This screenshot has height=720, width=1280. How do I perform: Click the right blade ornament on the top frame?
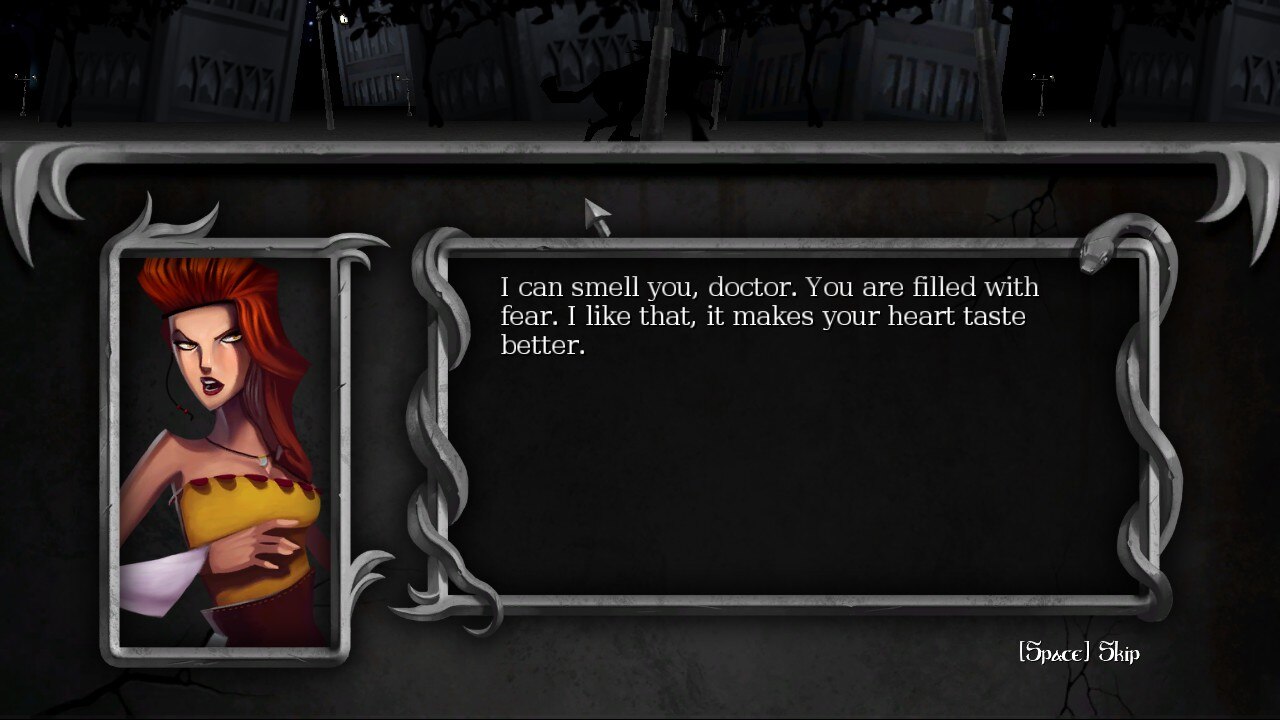pyautogui.click(x=1248, y=200)
